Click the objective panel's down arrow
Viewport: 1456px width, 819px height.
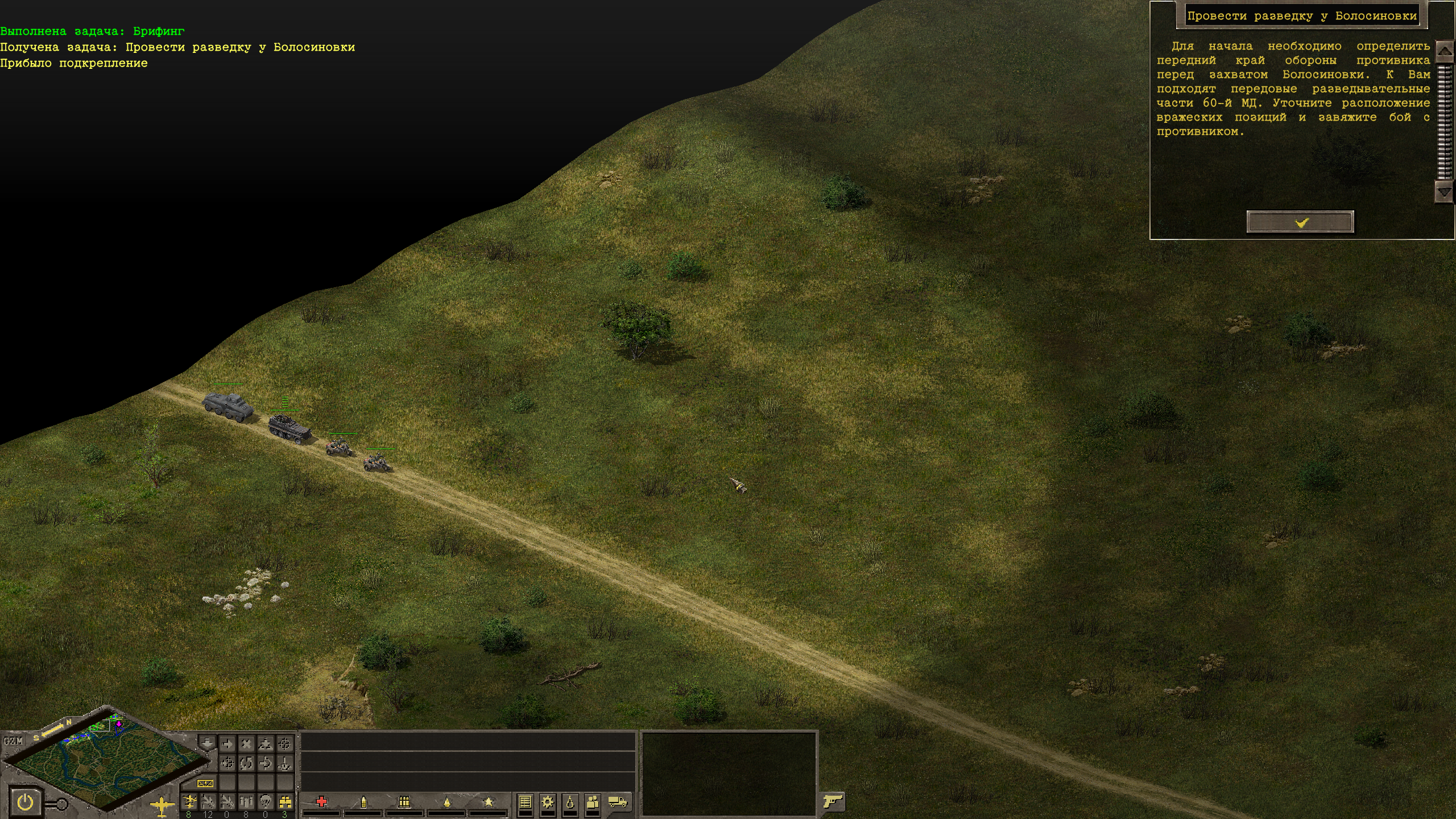1444,192
